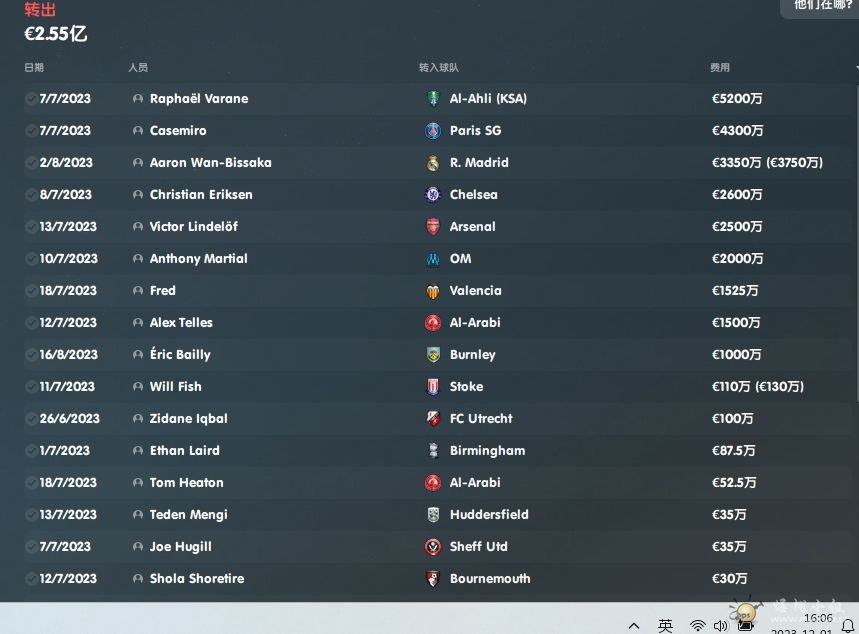This screenshot has width=859, height=634.
Task: Open Raphaël Varane's player profile
Action: pyautogui.click(x=198, y=99)
